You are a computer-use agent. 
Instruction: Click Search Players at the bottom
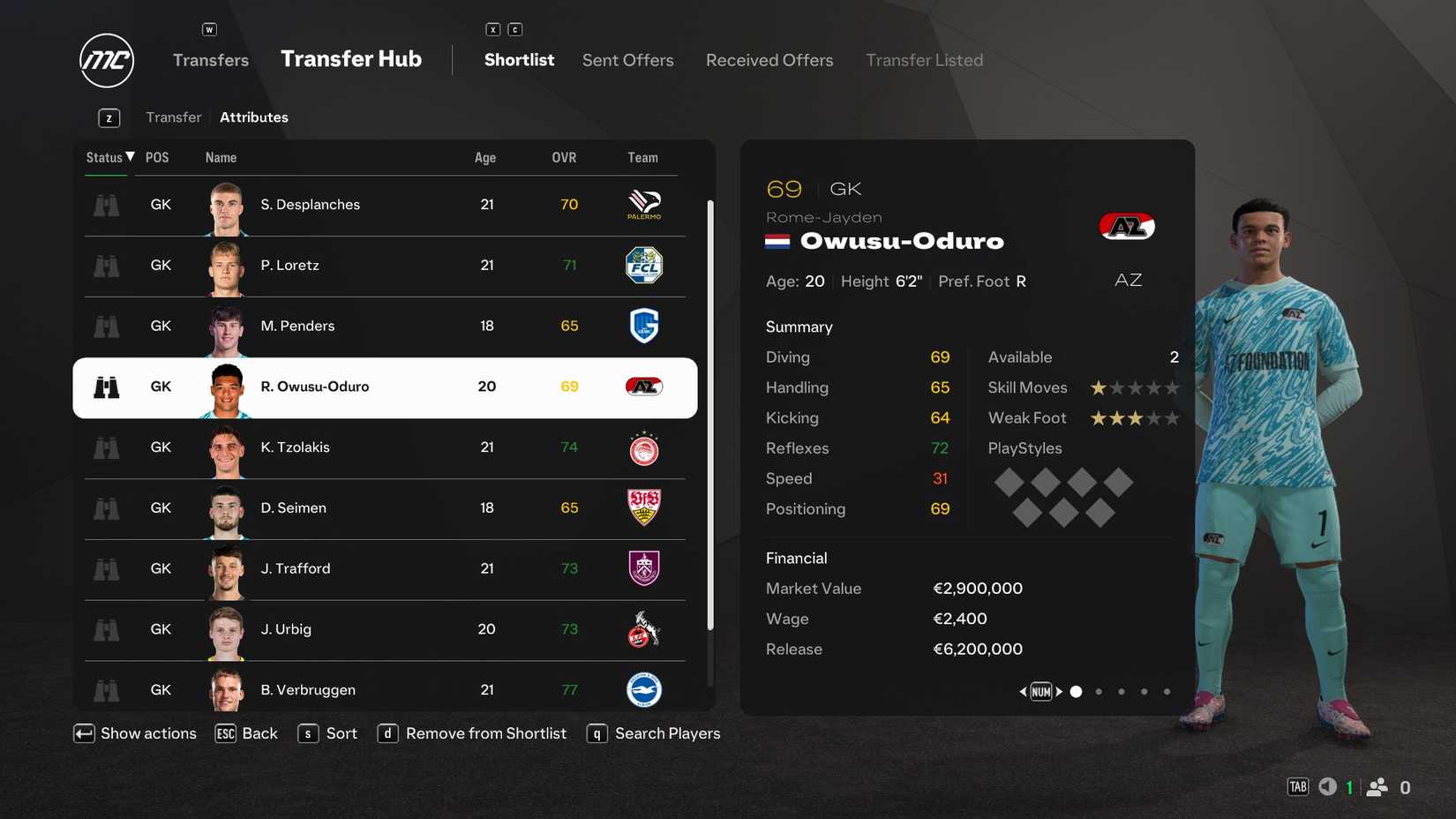click(x=668, y=733)
